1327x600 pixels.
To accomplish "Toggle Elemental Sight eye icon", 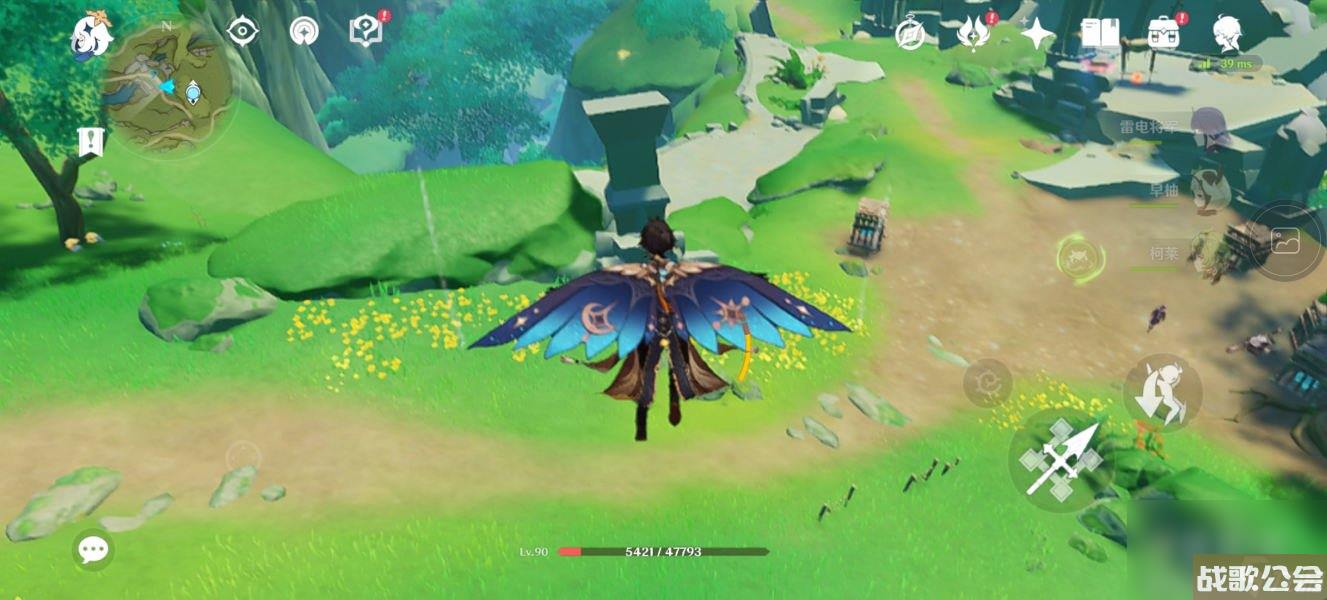I will tap(242, 32).
